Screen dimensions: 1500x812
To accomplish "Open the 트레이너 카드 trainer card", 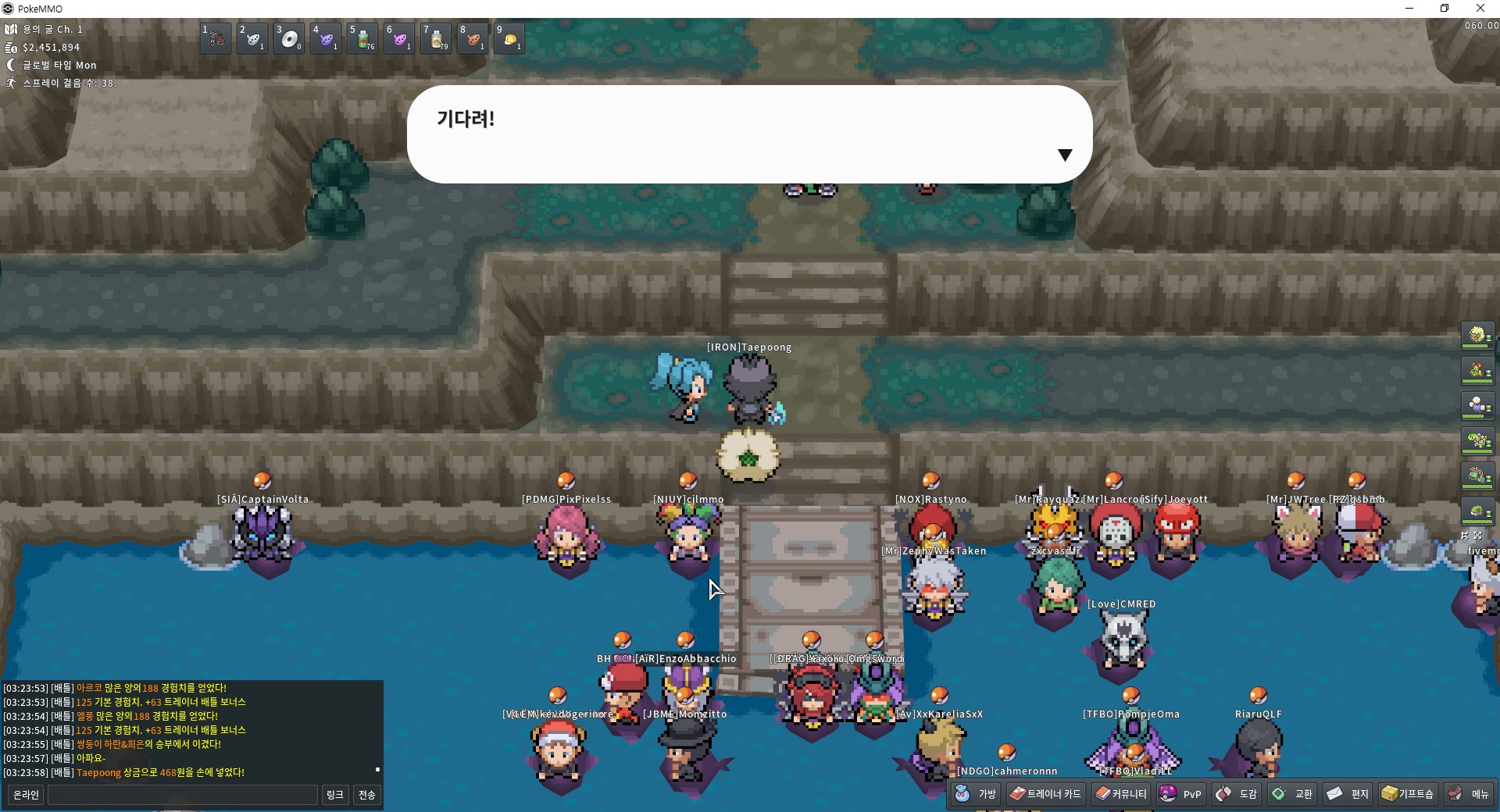I will tap(1045, 794).
